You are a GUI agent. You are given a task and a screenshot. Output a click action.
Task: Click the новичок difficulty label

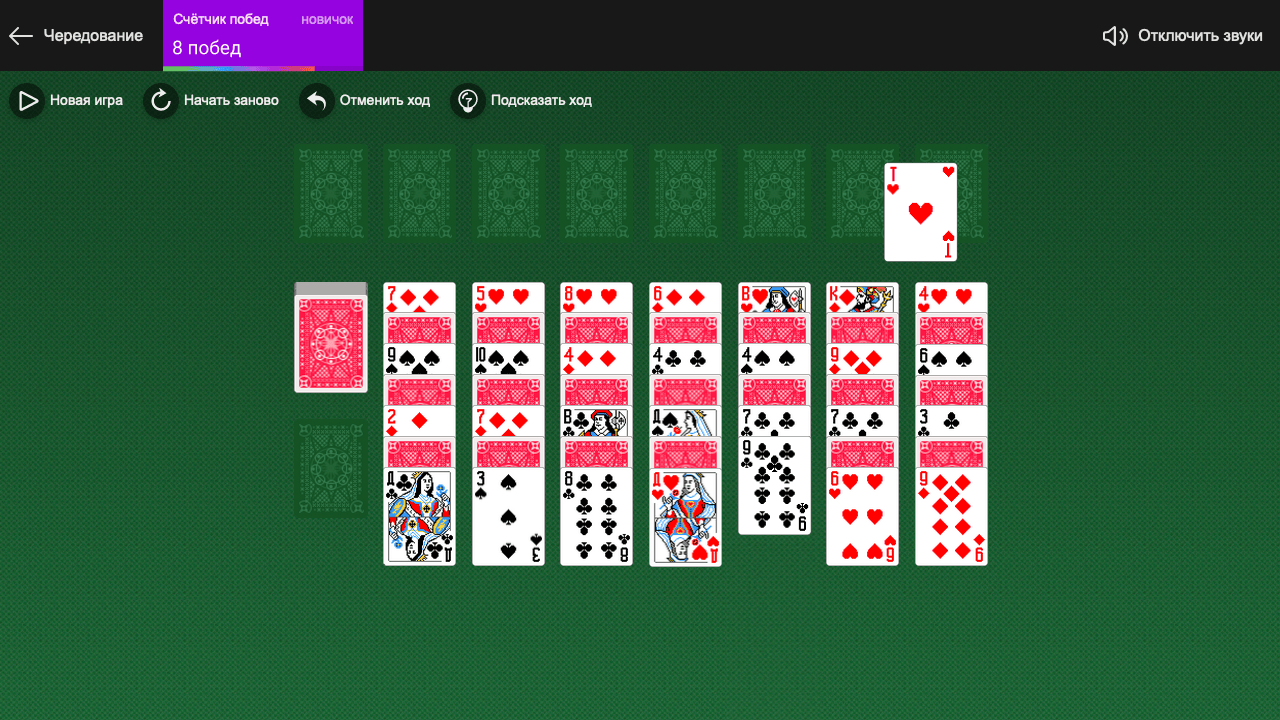click(327, 18)
